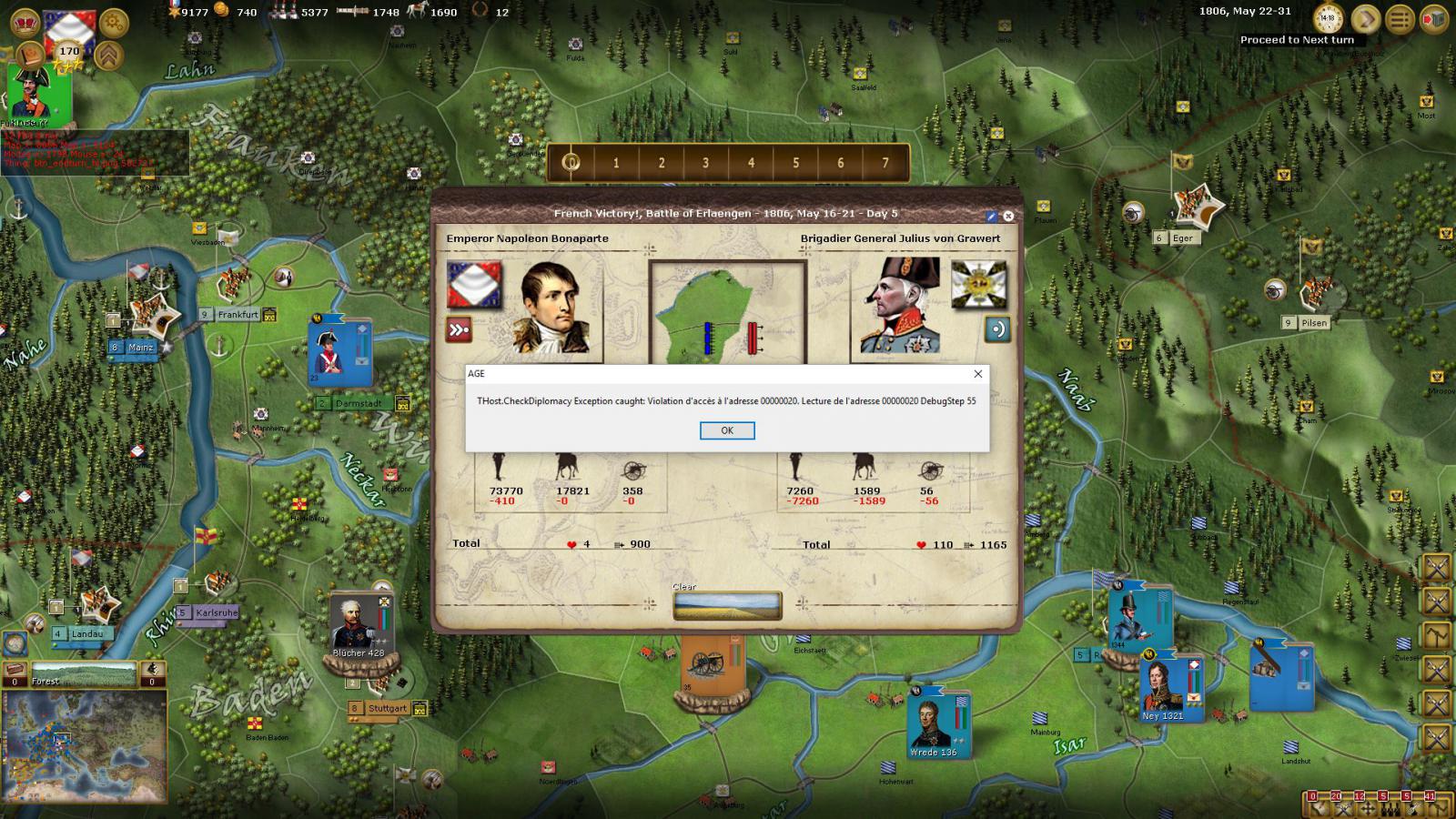This screenshot has width=1456, height=819.
Task: Open the ledger book icon with red arrow
Action: coord(1434,18)
